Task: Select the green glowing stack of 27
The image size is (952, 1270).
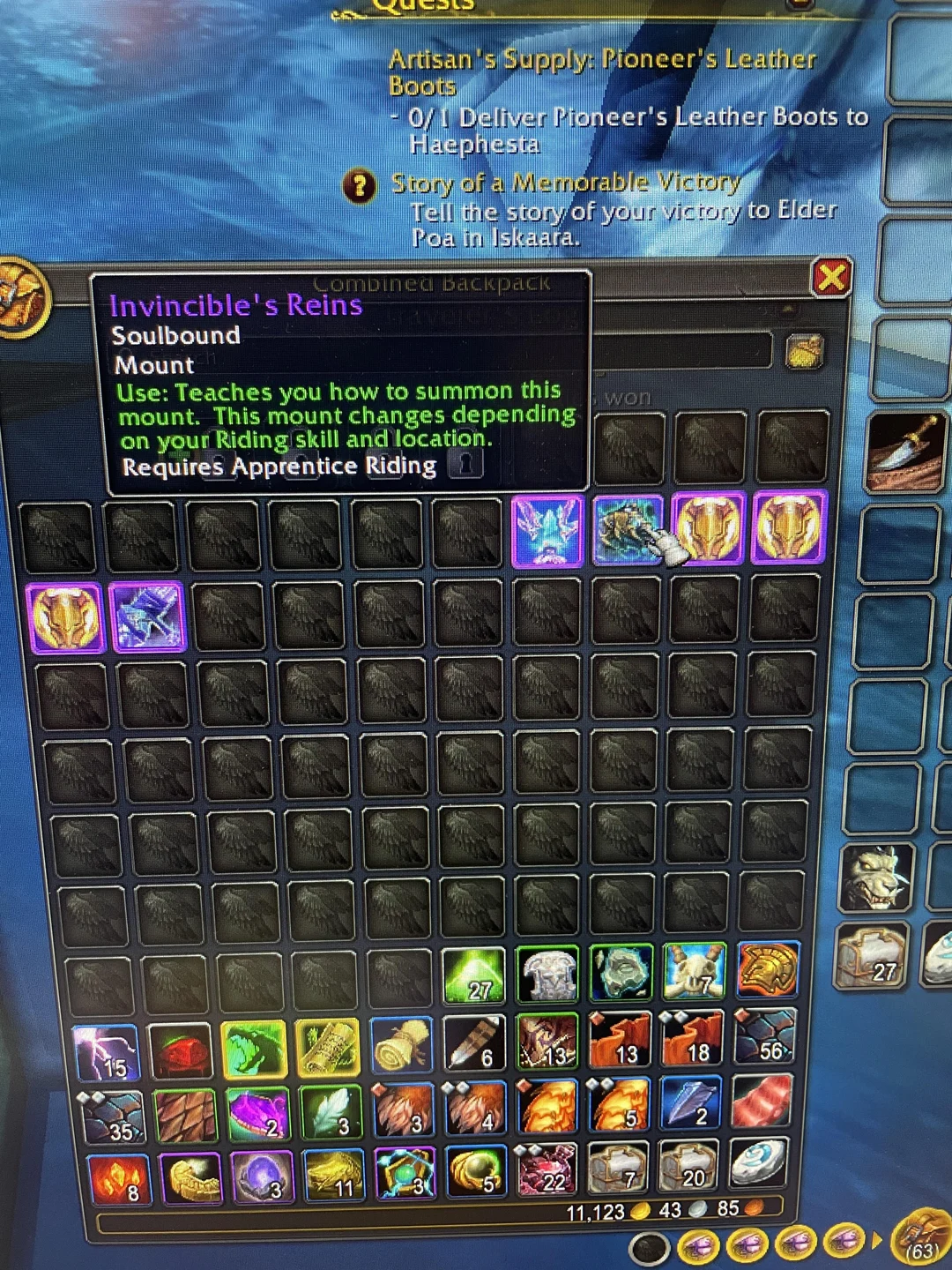Action: click(x=473, y=976)
